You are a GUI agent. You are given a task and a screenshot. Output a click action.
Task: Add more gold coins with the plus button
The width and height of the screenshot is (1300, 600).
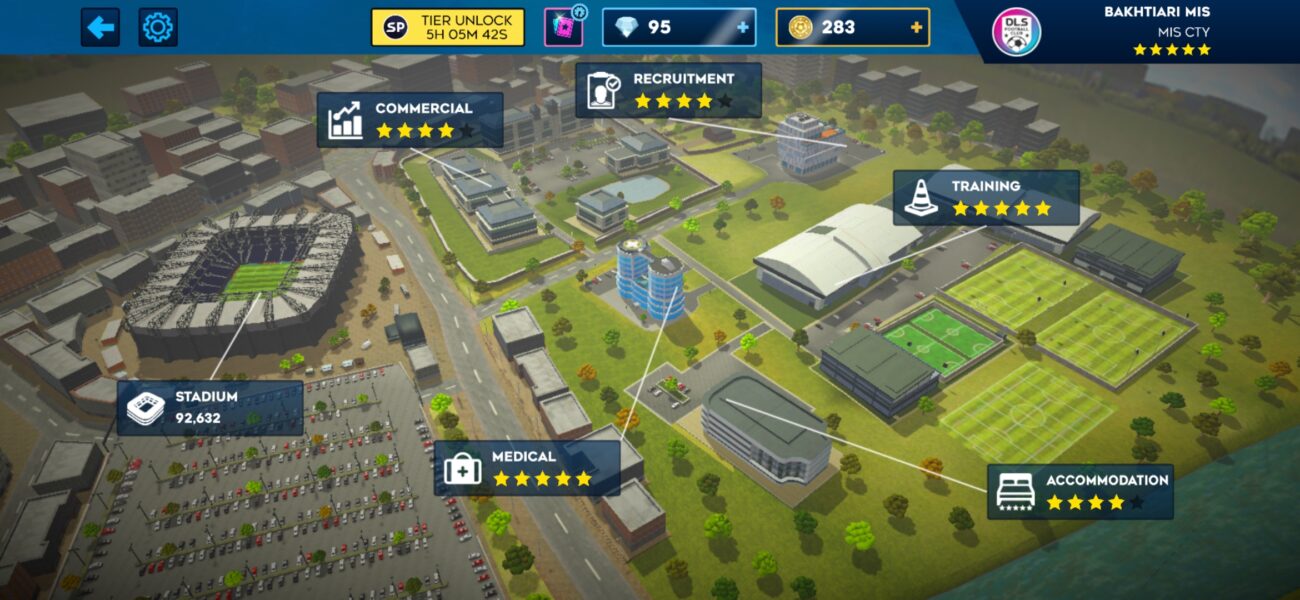point(916,27)
